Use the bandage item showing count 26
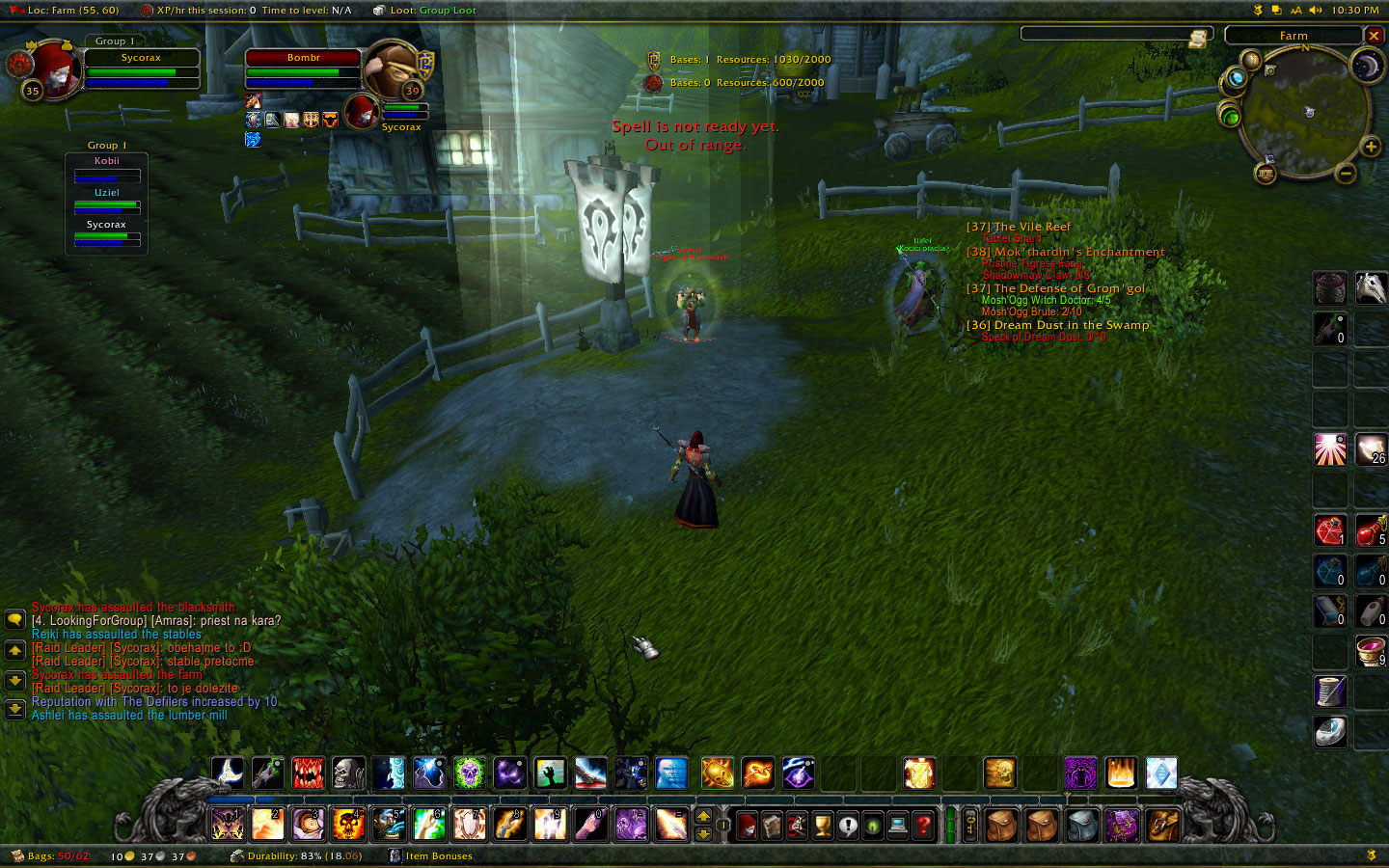 point(1371,449)
